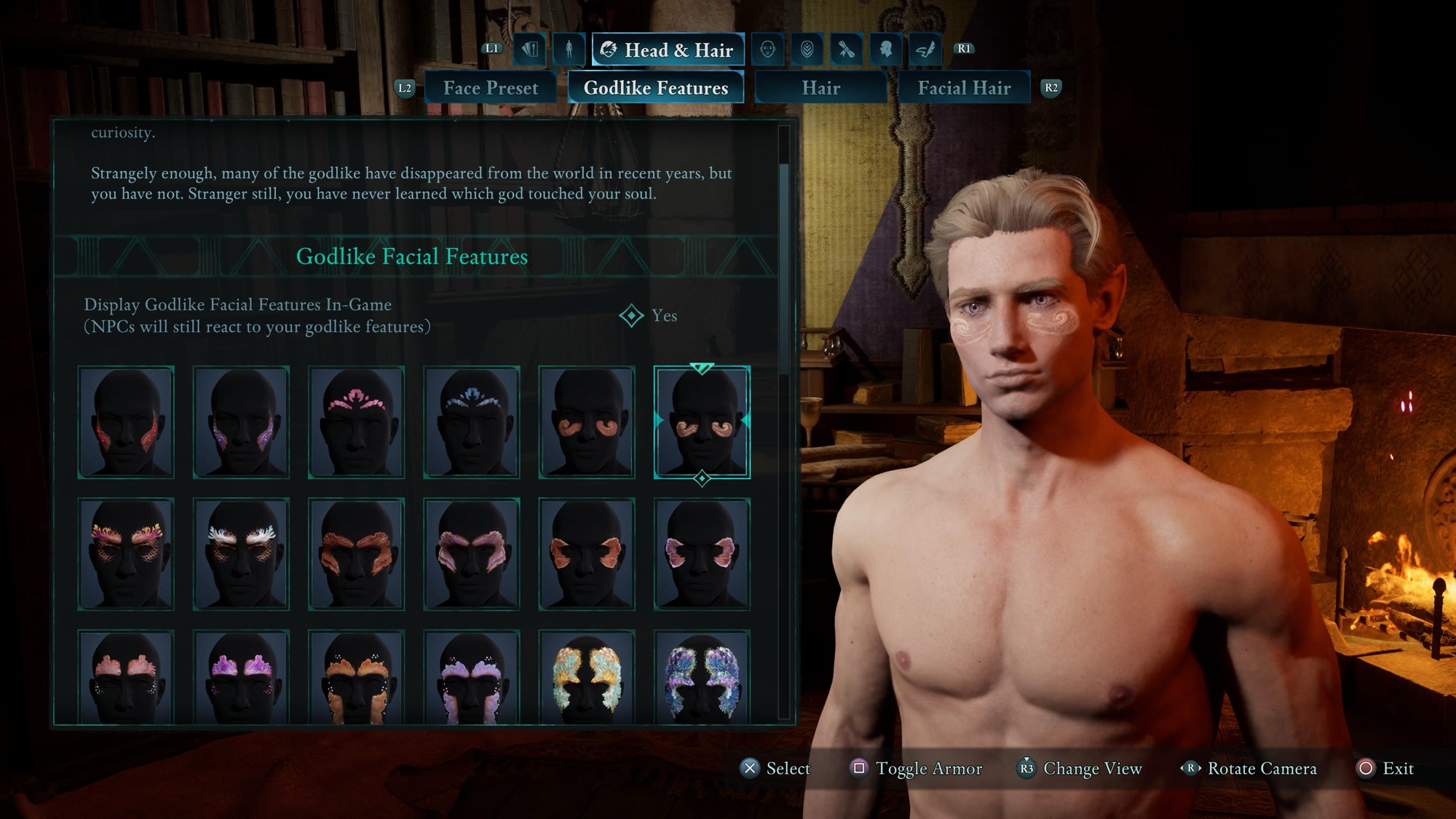Open the face outline category
This screenshot has width=1456, height=819.
tap(767, 50)
